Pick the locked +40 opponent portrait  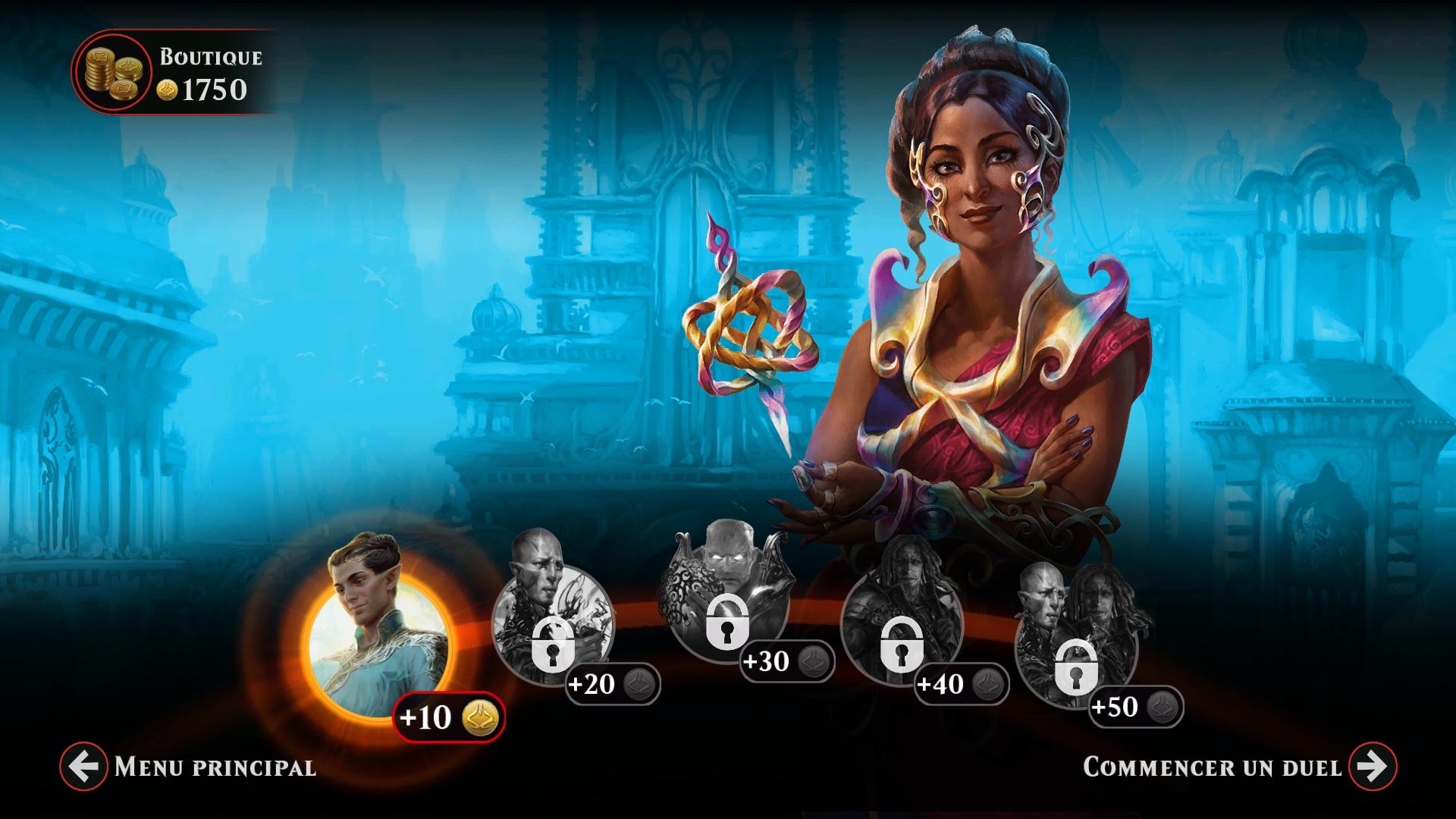(901, 629)
